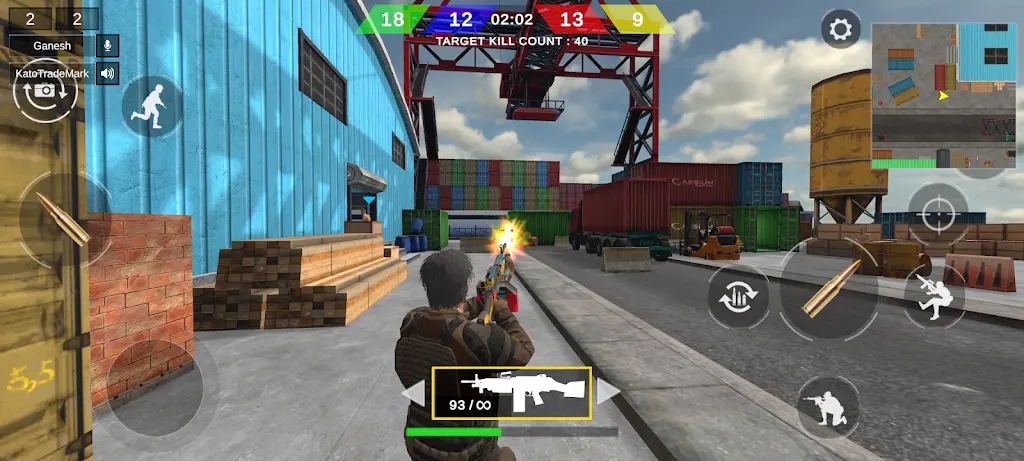Select the machine gun weapon slot

511,392
